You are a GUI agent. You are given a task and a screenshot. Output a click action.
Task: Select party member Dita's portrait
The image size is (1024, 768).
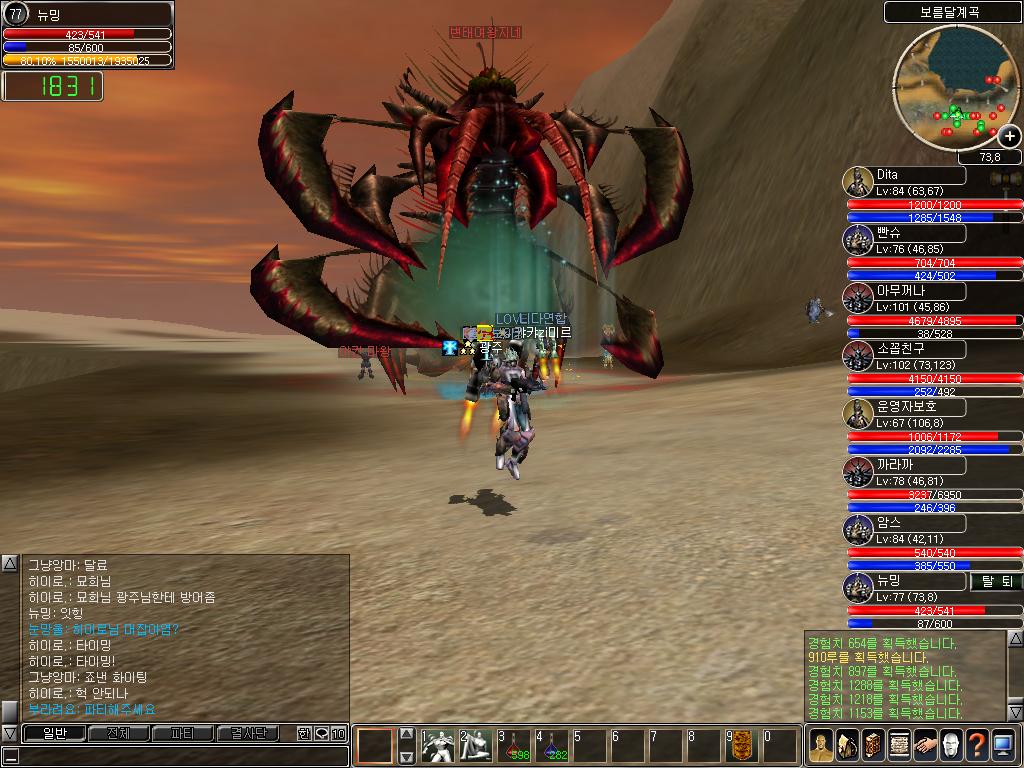[x=858, y=183]
